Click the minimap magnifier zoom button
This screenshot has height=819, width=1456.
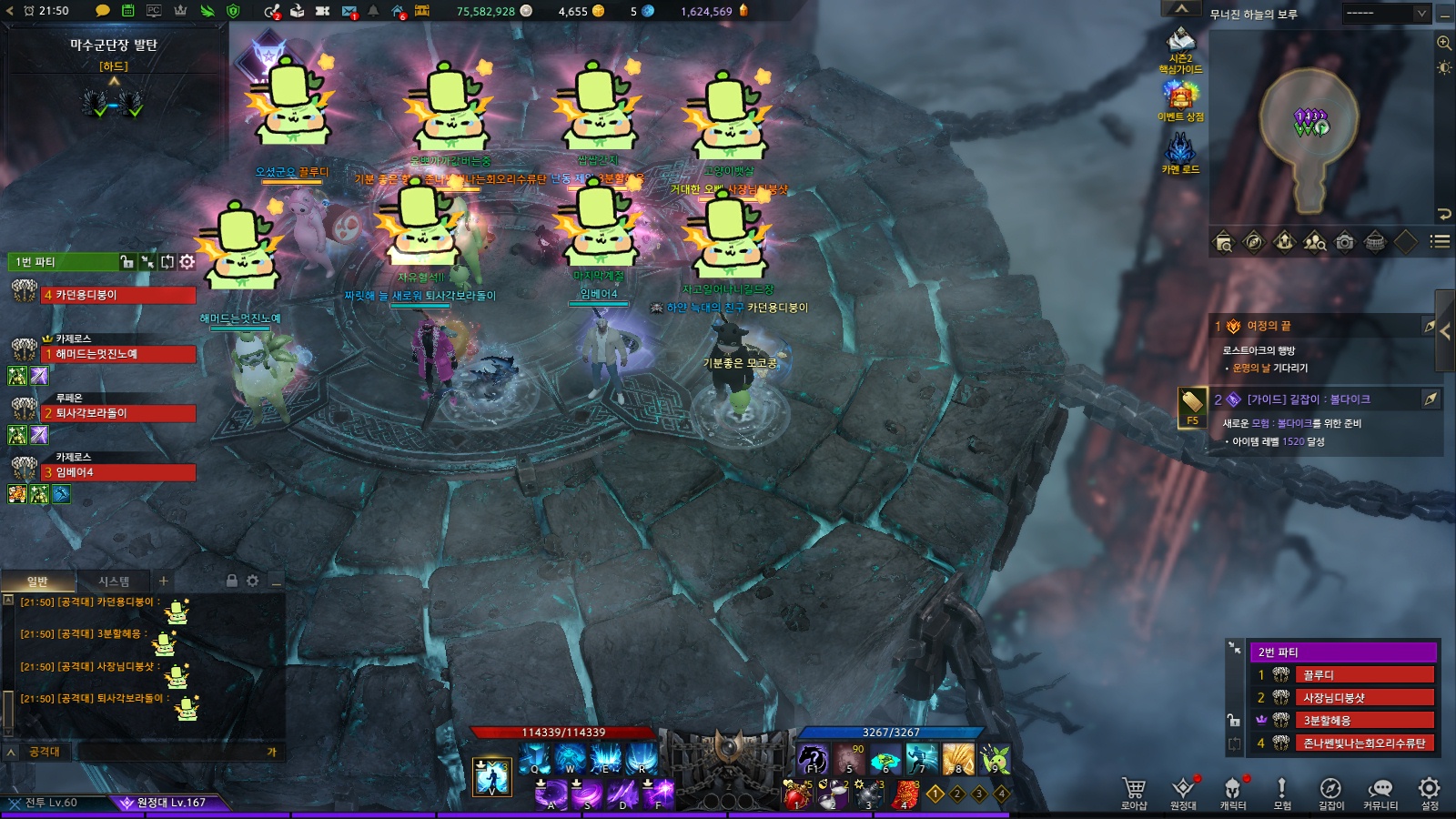coord(1444,43)
